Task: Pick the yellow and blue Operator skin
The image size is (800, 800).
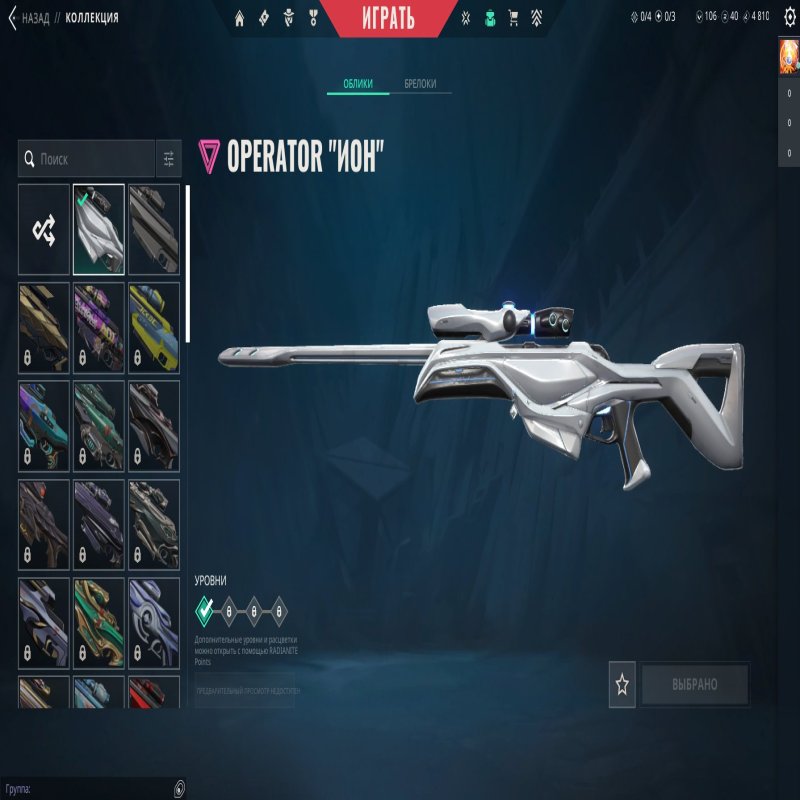Action: [x=154, y=327]
